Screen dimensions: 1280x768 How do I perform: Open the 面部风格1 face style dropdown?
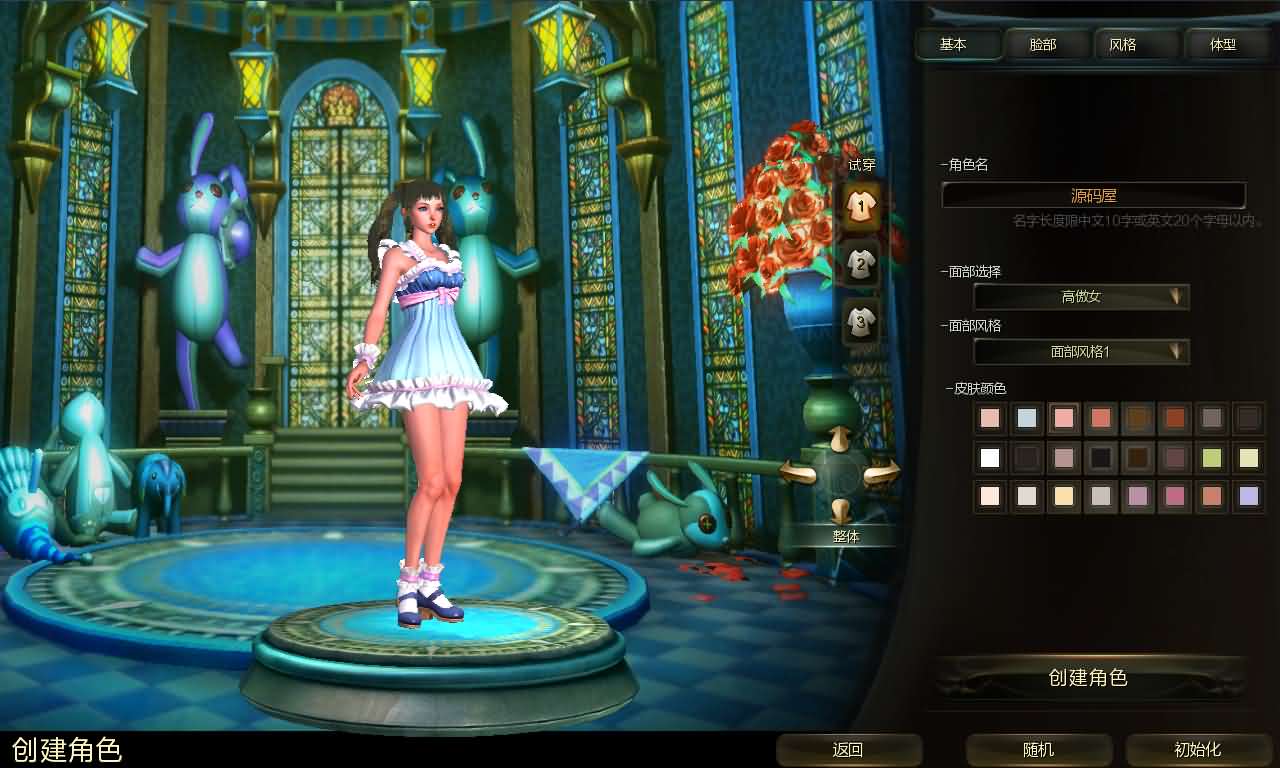(x=1080, y=351)
